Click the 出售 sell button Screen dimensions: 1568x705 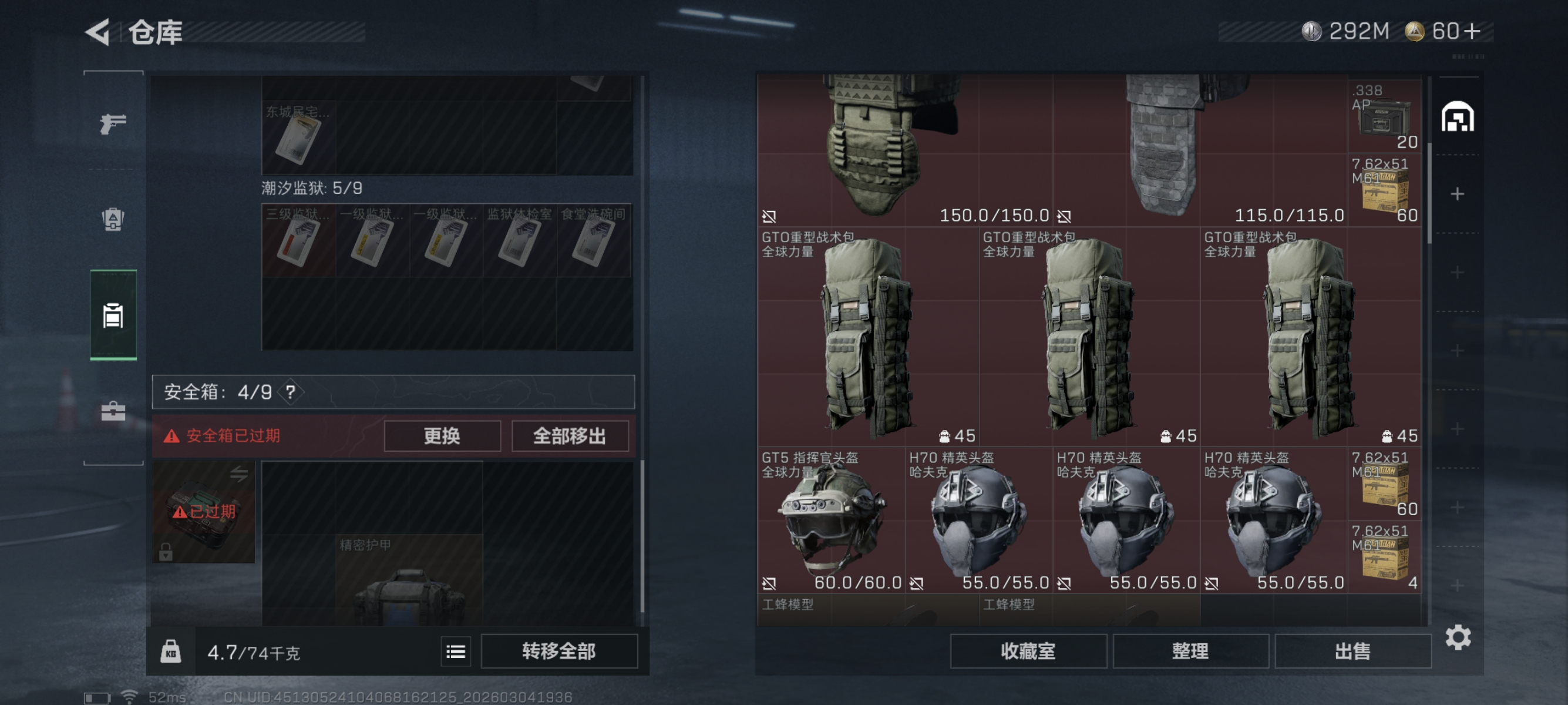pos(1352,651)
